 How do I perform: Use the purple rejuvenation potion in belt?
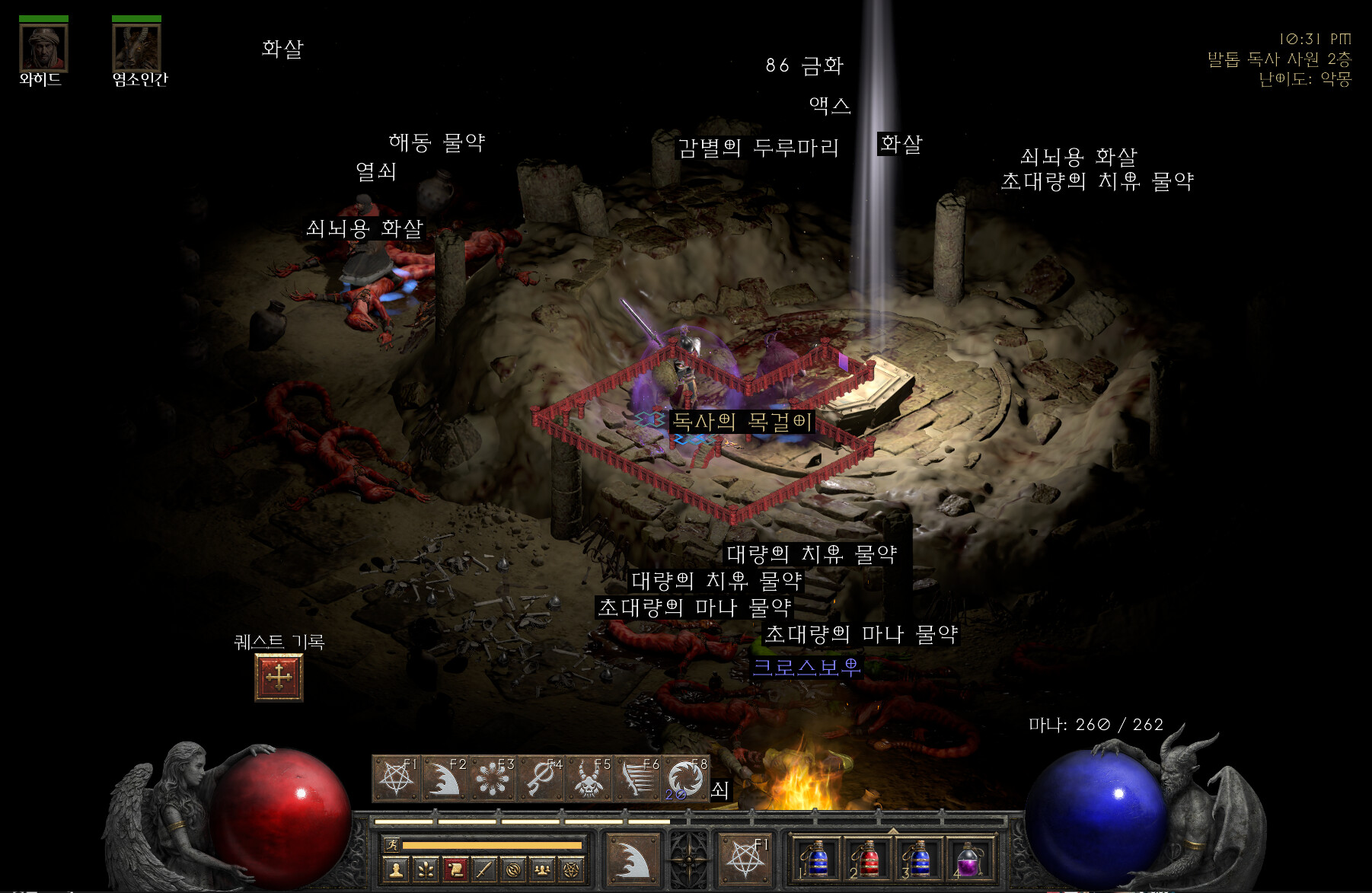(968, 860)
